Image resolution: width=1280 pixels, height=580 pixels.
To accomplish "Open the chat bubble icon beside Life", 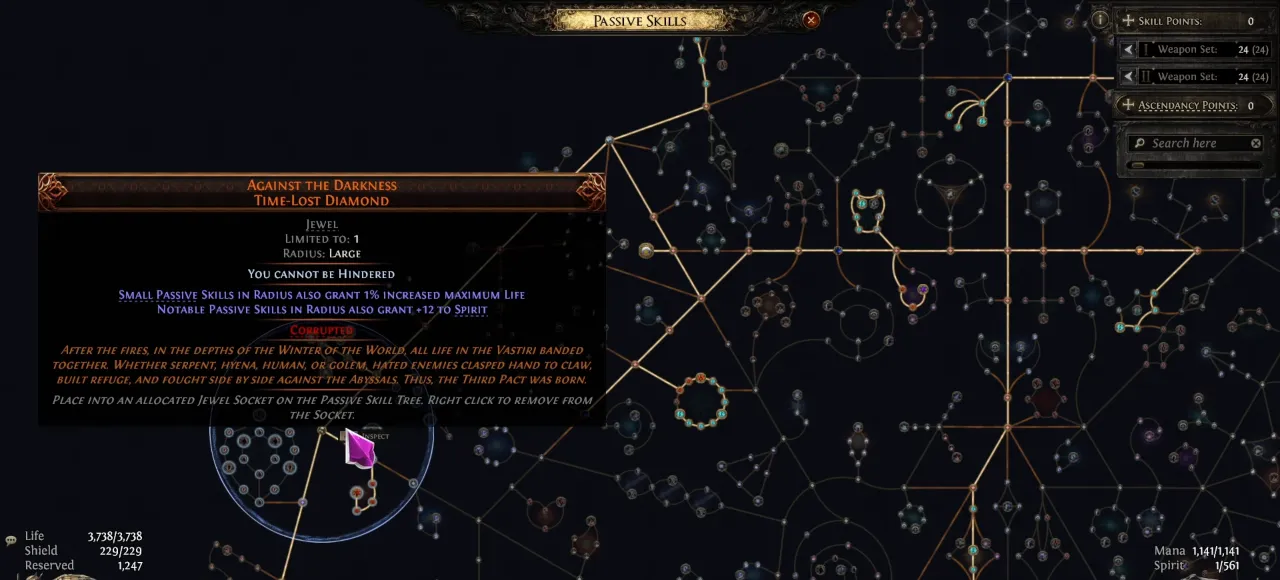I will [x=11, y=540].
